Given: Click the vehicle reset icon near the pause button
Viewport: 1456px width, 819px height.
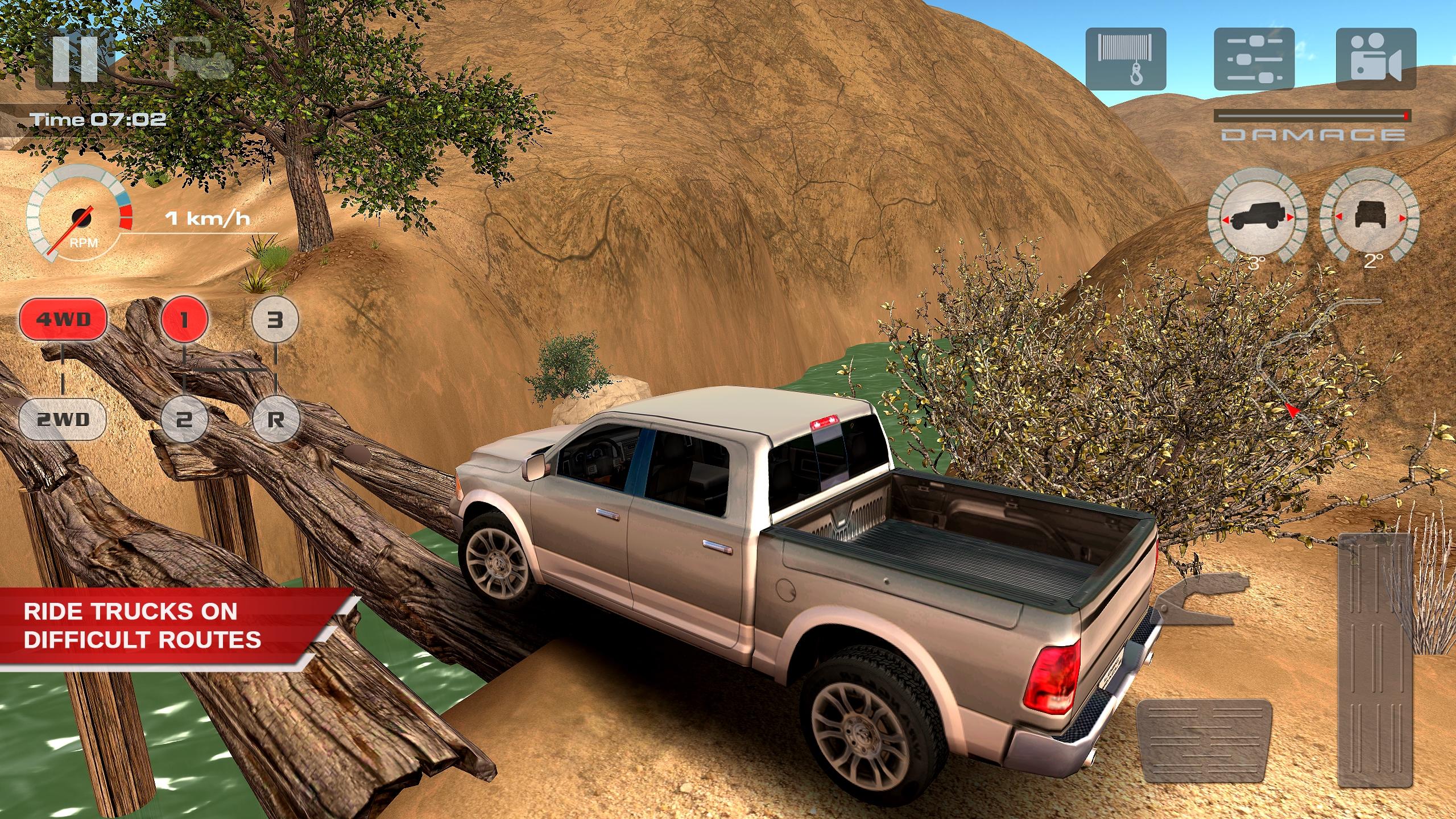Looking at the screenshot, I should coord(198,59).
